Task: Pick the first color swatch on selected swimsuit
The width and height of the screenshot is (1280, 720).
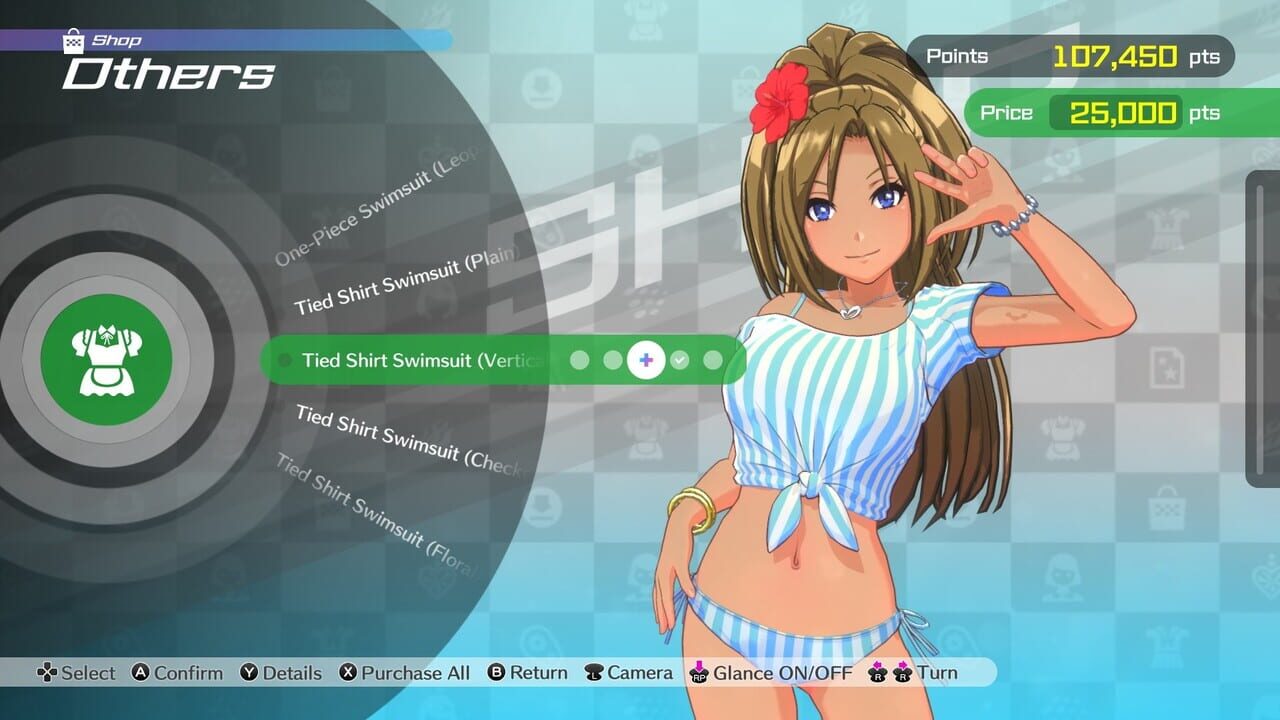Action: pos(580,360)
